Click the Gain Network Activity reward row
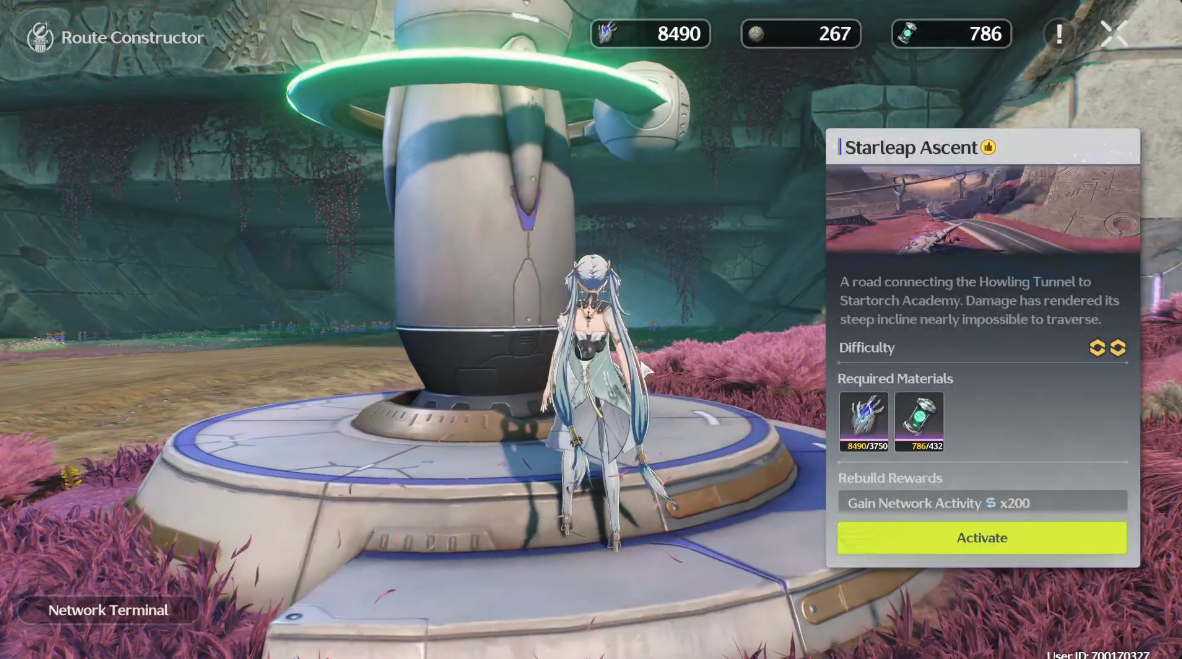 click(x=981, y=503)
